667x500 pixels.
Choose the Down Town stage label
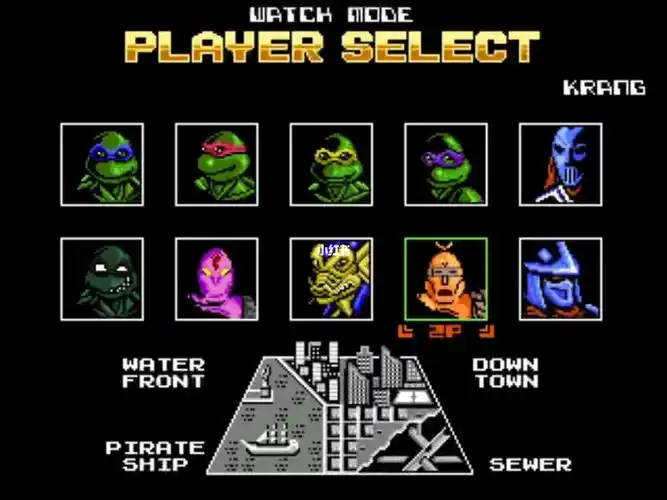[505, 373]
